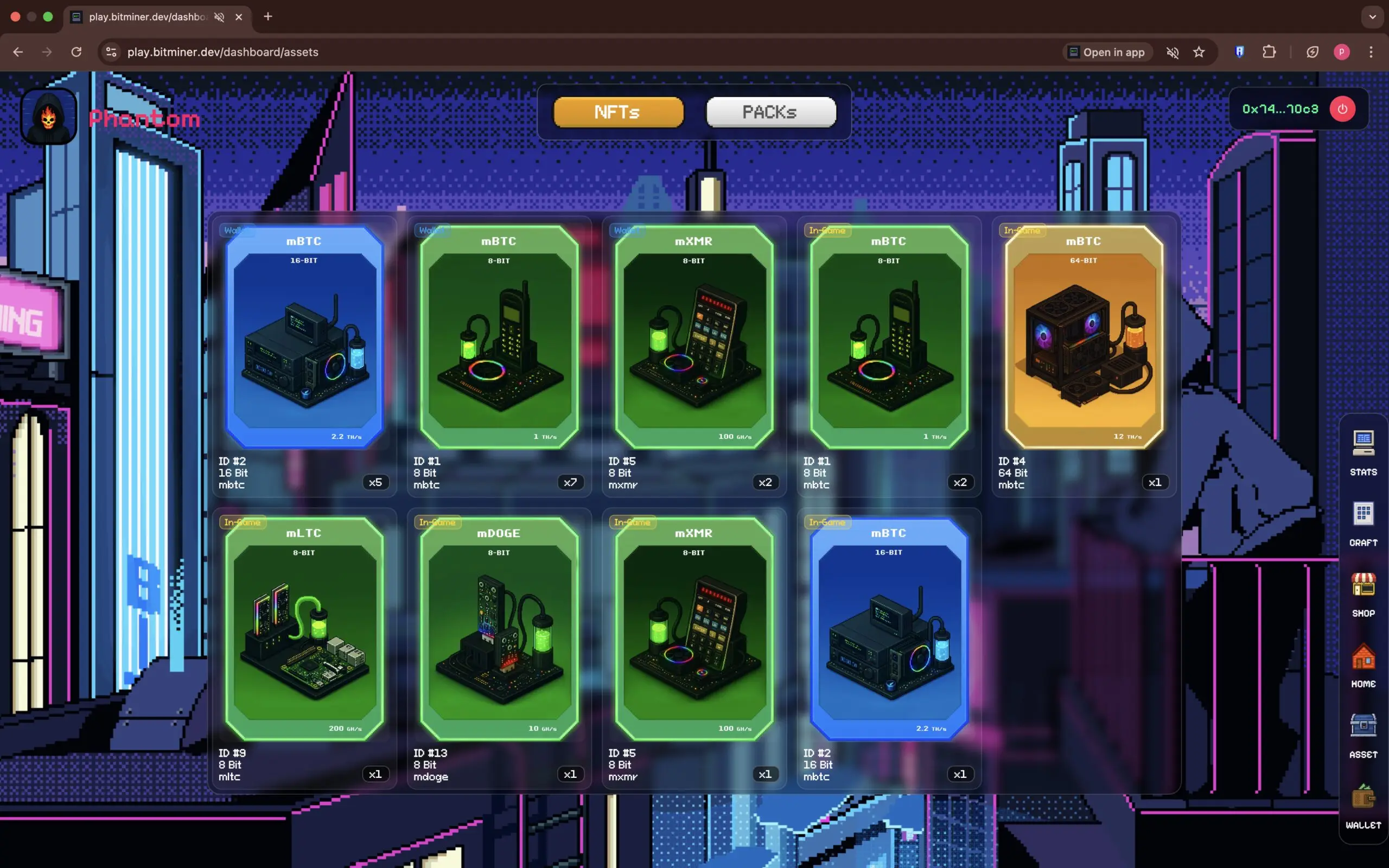Image resolution: width=1389 pixels, height=868 pixels.
Task: Click the Phantom skull avatar
Action: click(48, 117)
